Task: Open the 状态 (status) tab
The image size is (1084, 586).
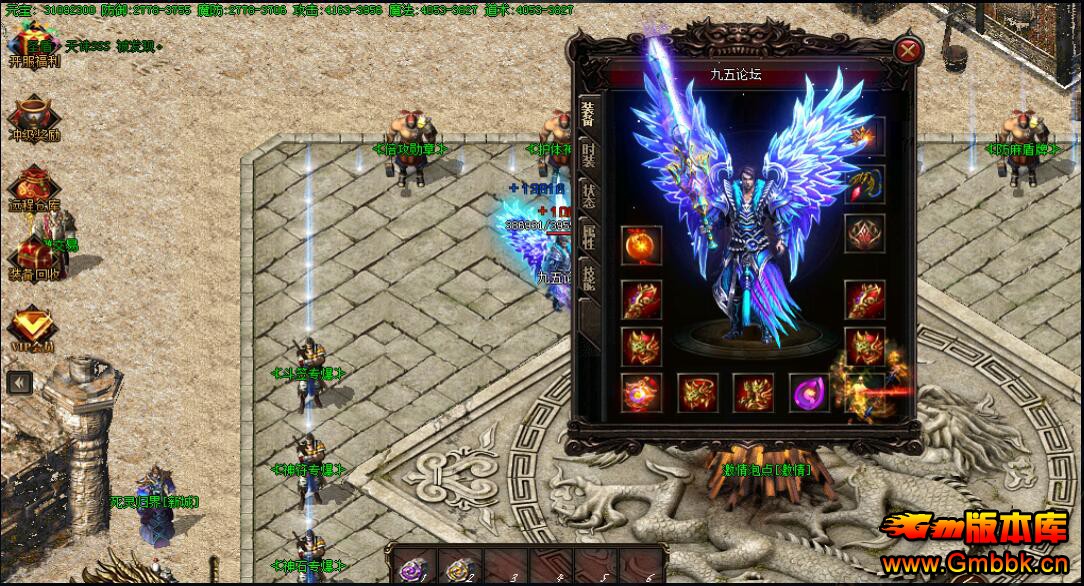Action: 588,194
